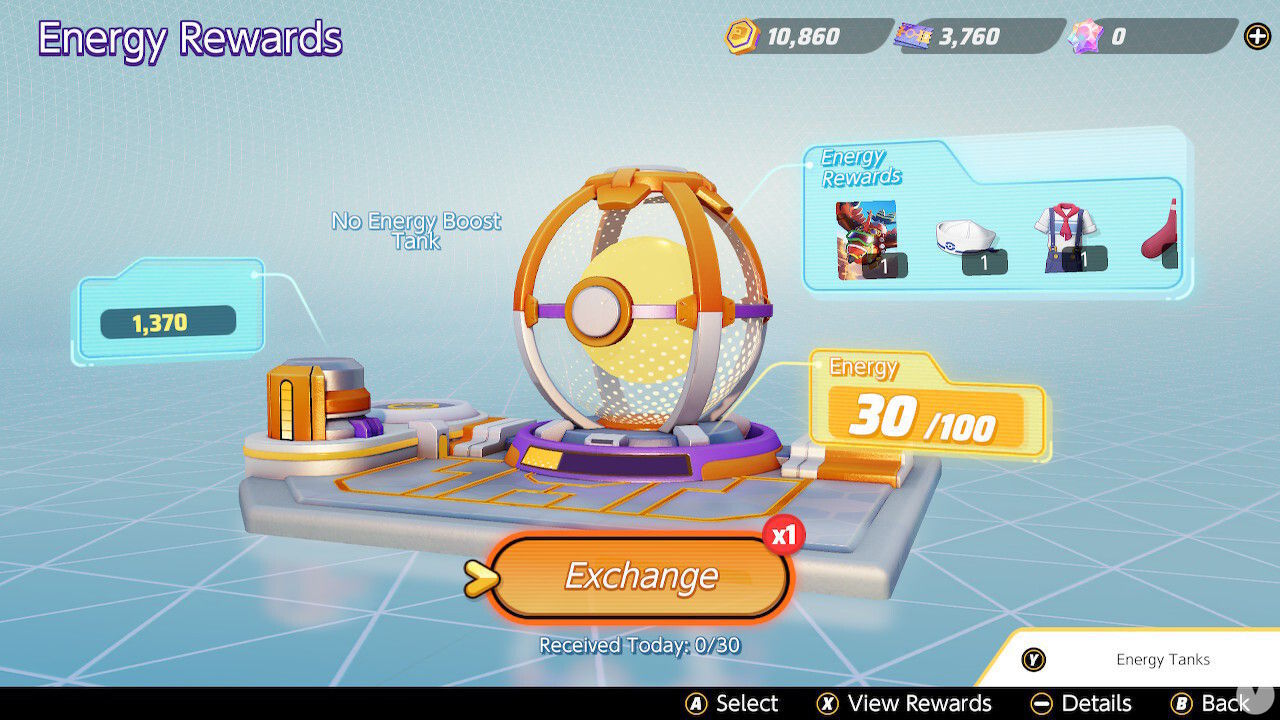Click the Received Today 0/30 text
This screenshot has width=1280, height=720.
coord(640,645)
